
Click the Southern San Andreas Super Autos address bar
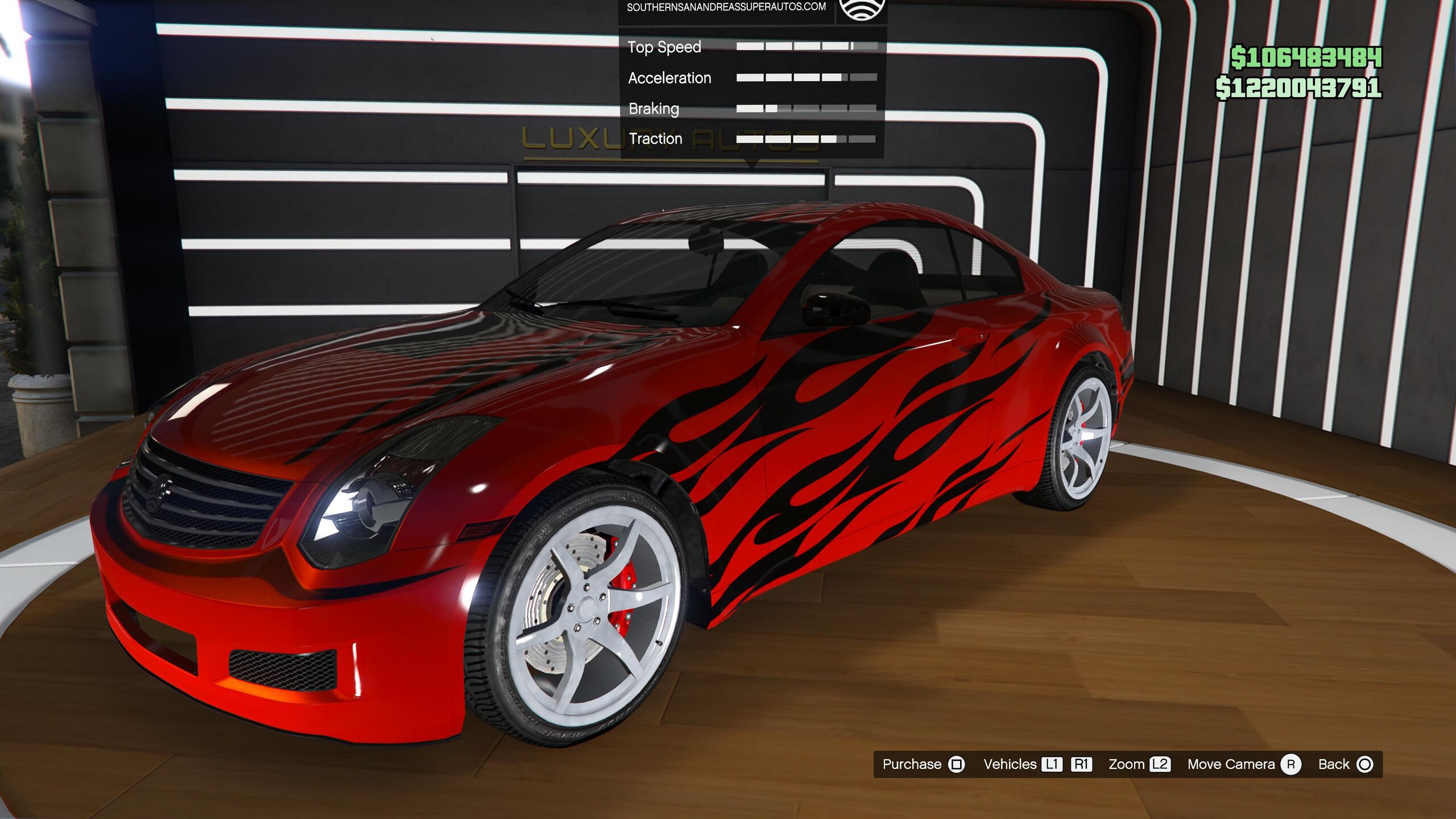click(x=726, y=7)
